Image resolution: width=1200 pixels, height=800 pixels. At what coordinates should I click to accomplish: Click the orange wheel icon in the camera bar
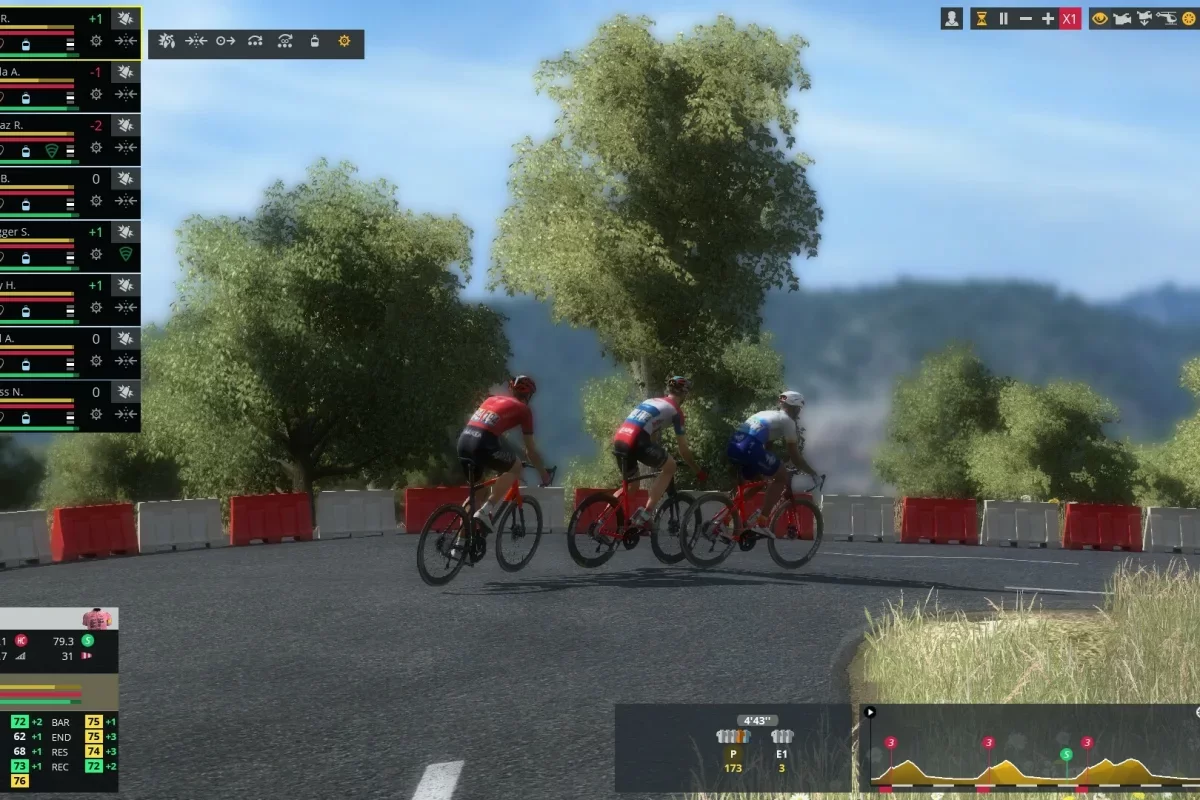pyautogui.click(x=1190, y=18)
